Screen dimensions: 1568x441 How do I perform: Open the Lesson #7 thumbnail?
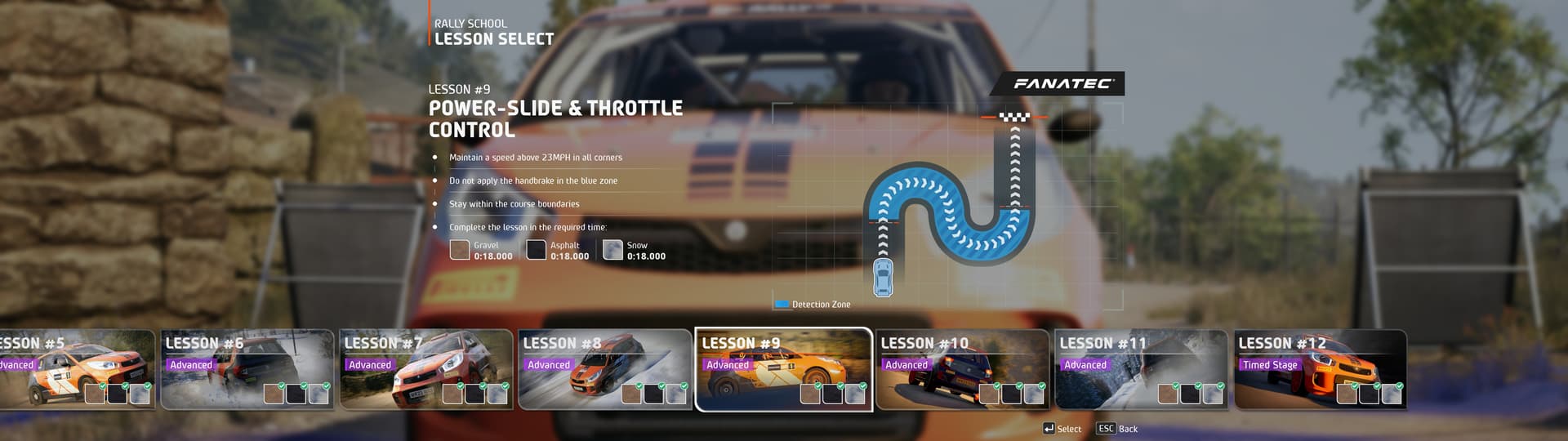[425, 369]
